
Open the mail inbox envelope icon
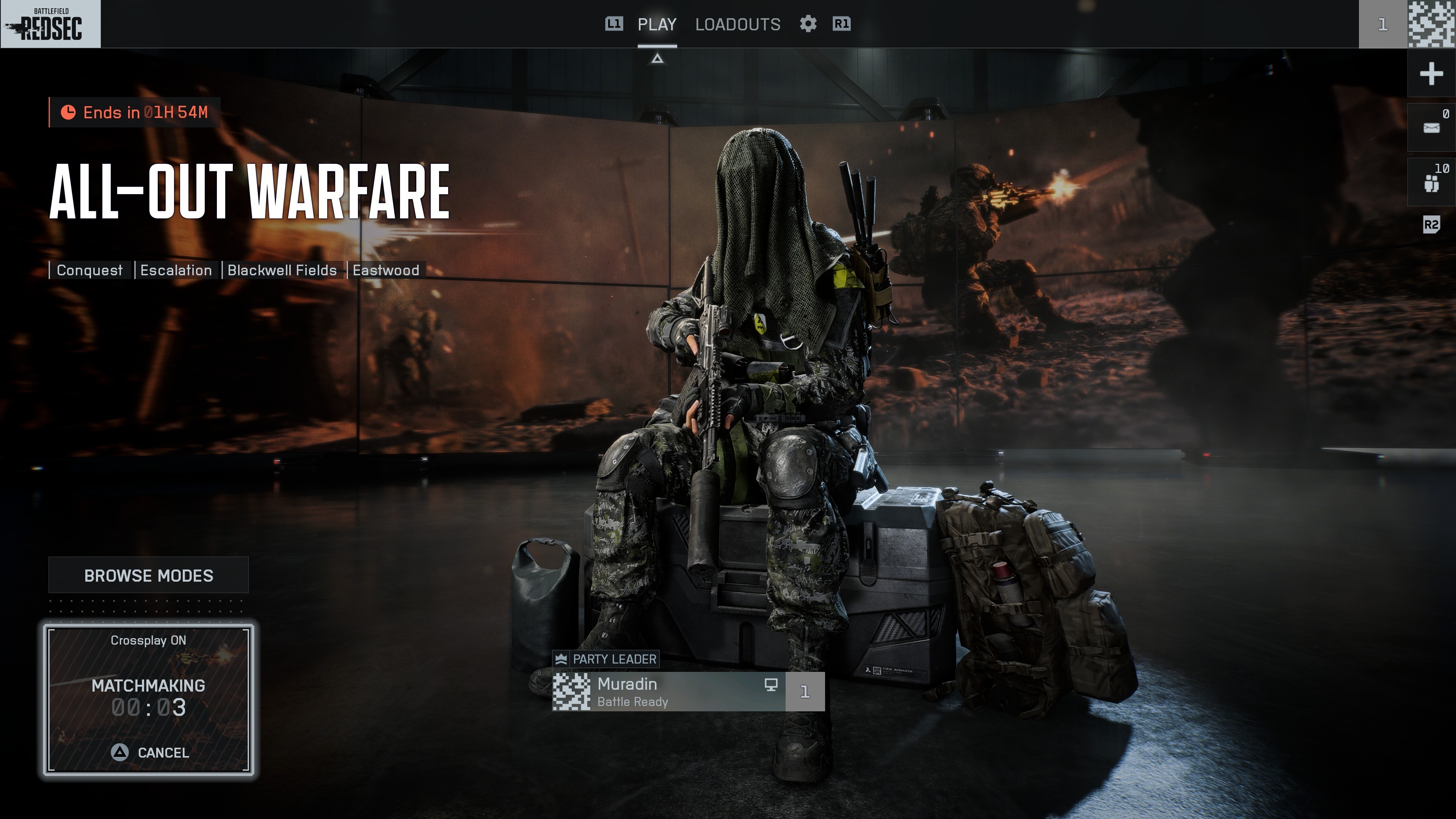point(1431,128)
